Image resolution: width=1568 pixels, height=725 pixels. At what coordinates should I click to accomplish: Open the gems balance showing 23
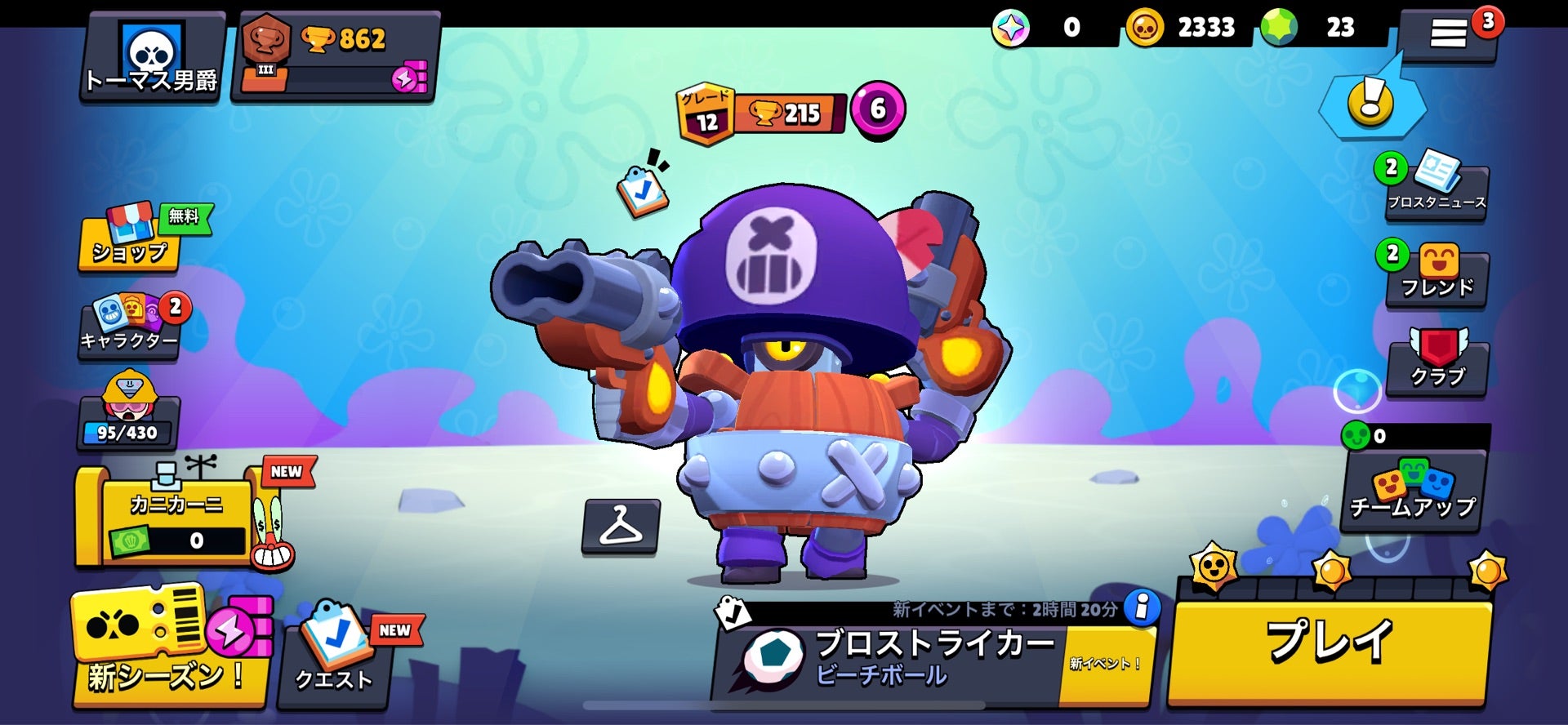tap(1316, 28)
